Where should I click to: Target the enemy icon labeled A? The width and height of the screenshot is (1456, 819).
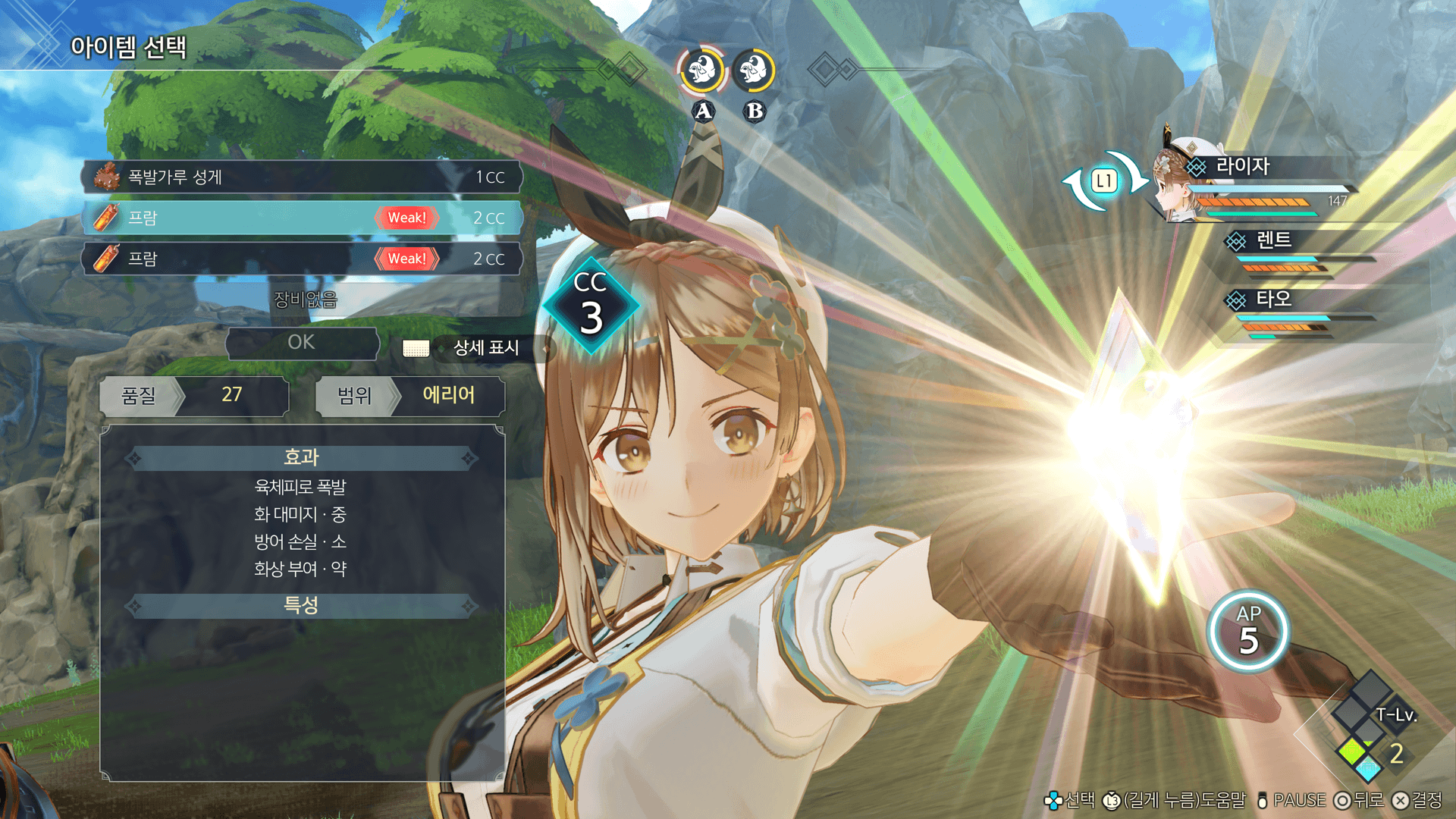click(702, 71)
